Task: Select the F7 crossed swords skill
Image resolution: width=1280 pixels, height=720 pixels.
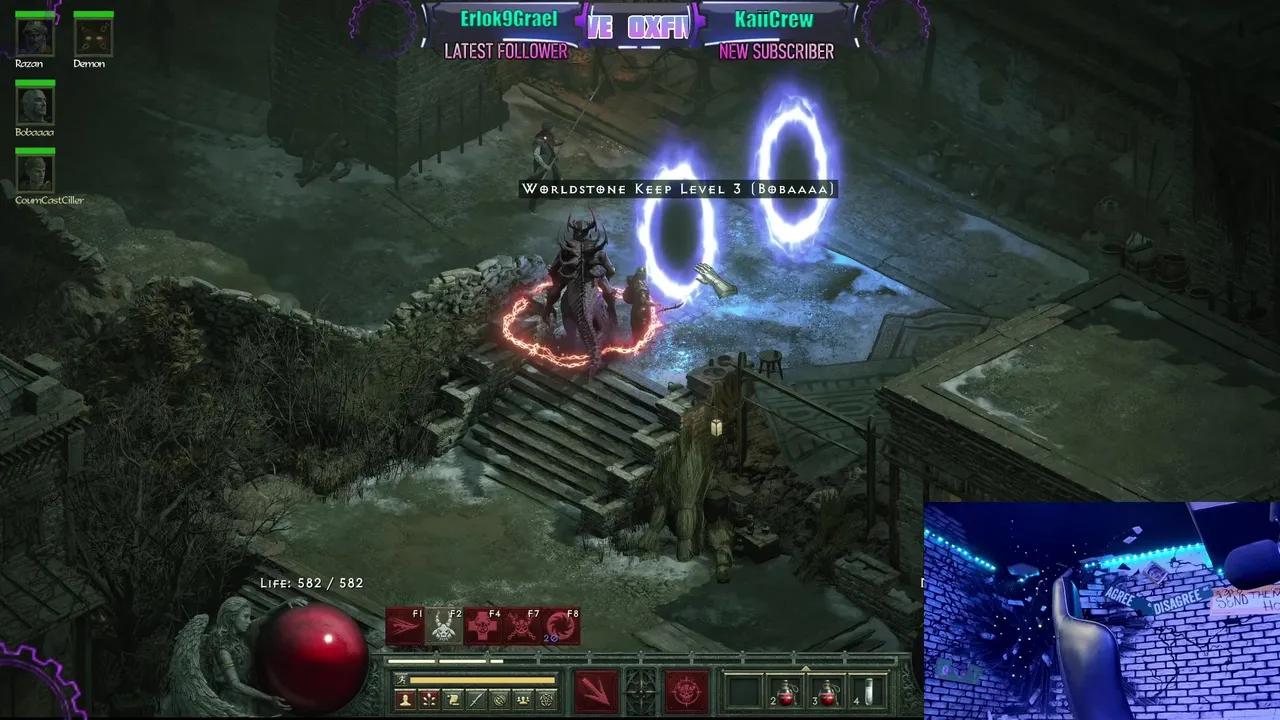Action: point(520,627)
